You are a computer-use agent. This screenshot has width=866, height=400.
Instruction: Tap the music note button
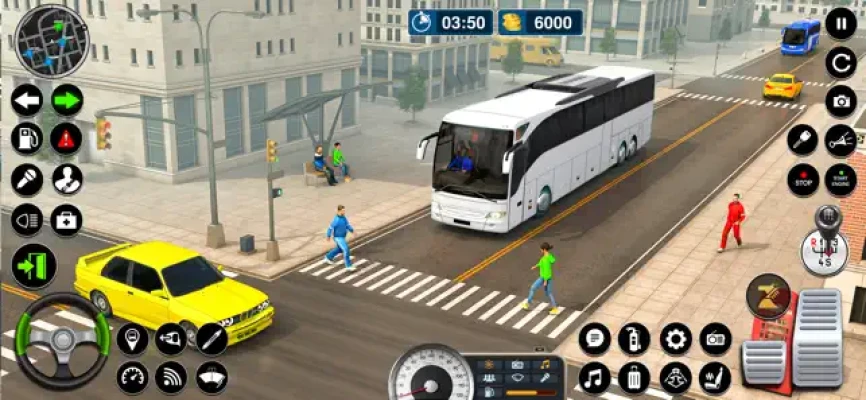[594, 378]
